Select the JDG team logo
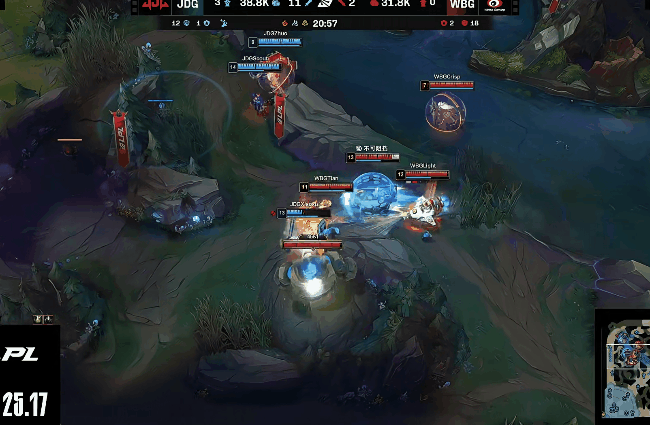Viewport: 650px width, 425px height. [155, 6]
